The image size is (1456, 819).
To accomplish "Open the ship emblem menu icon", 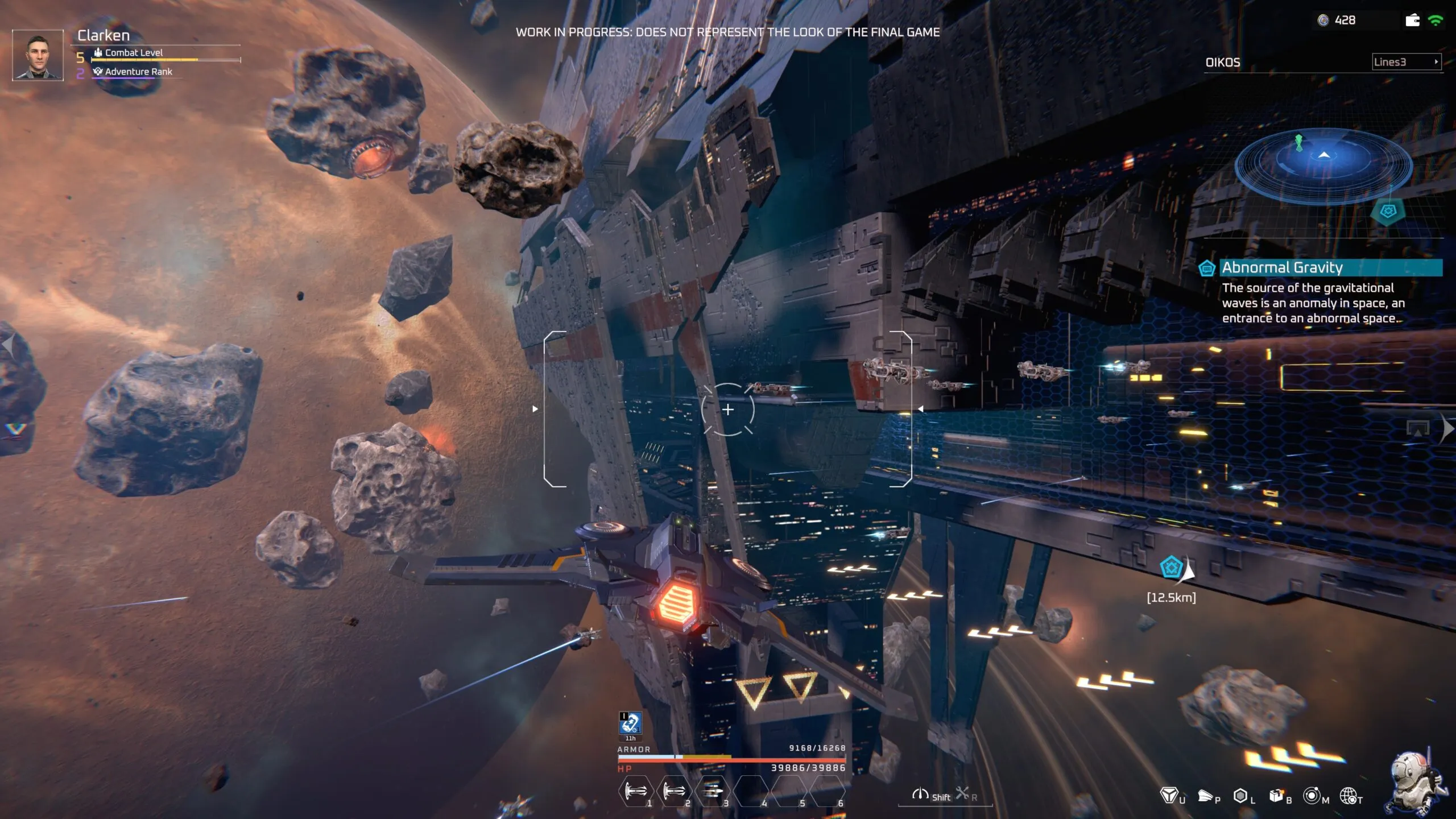I will (1168, 795).
